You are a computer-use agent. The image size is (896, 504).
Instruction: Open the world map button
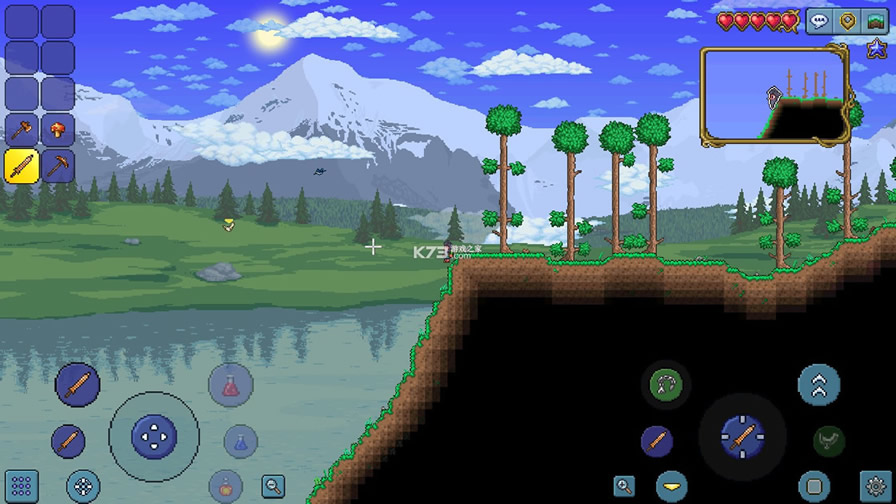click(875, 21)
